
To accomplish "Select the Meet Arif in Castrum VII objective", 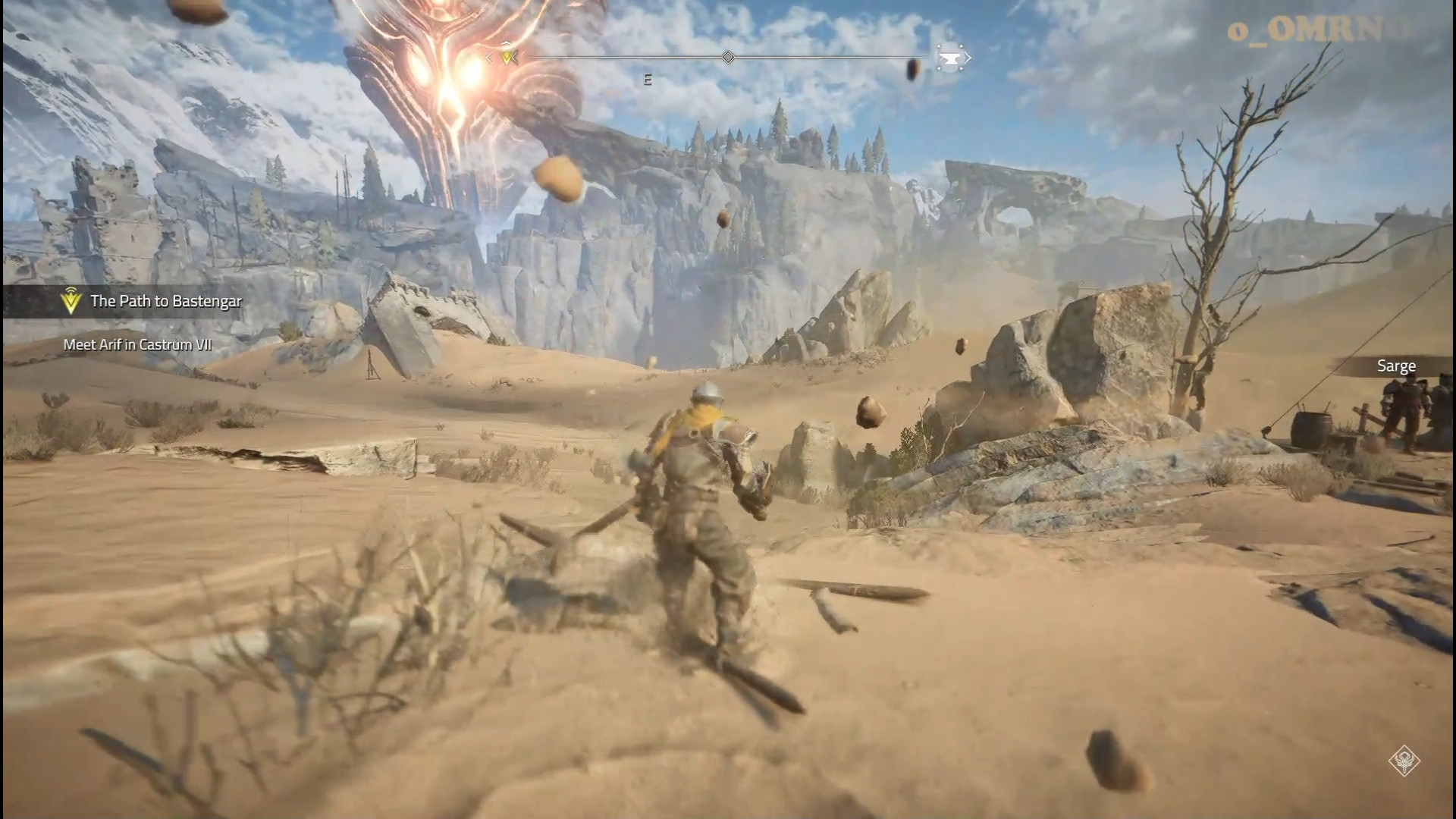I will 137,345.
